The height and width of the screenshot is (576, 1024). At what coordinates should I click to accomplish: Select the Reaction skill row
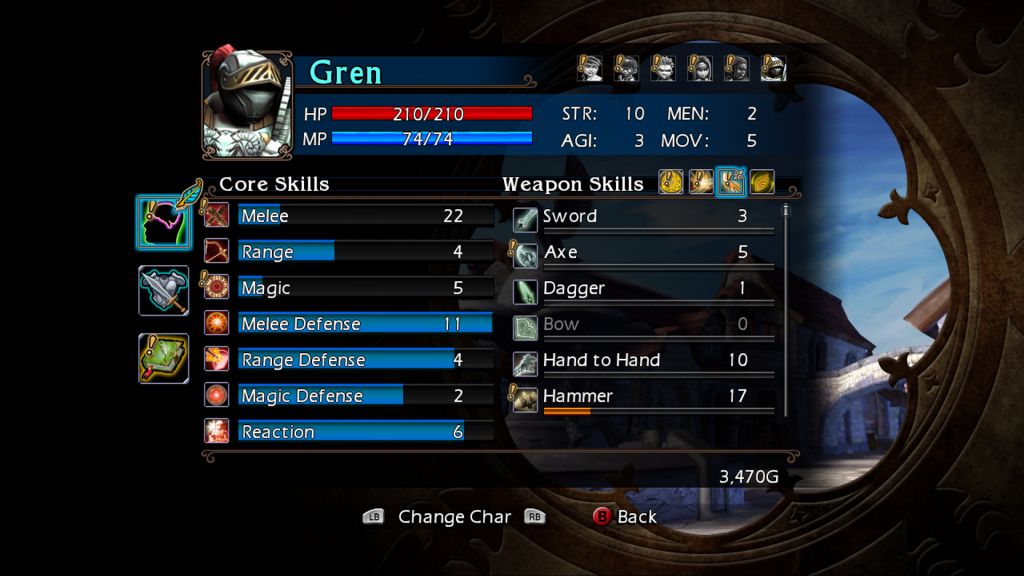[x=350, y=432]
